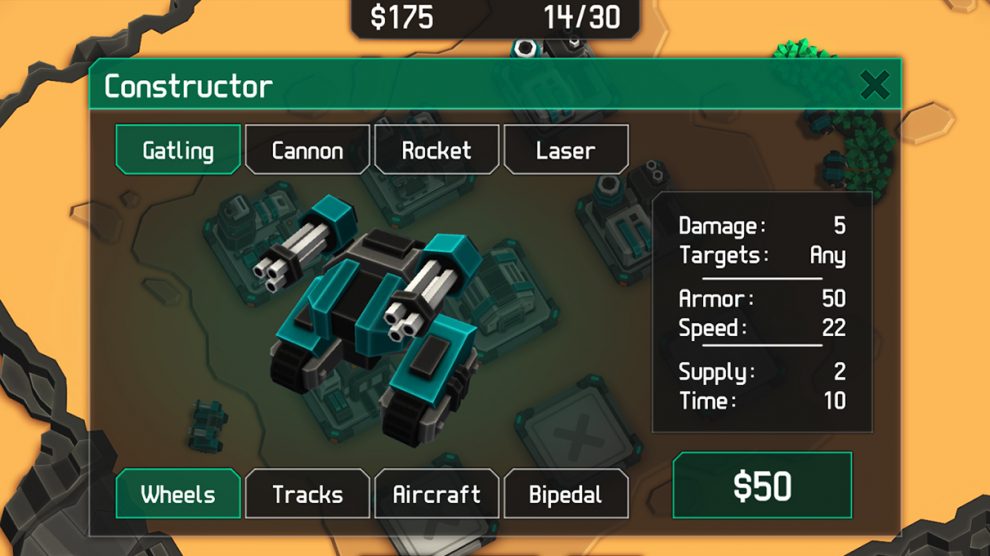Image resolution: width=990 pixels, height=556 pixels.
Task: Choose the Aircraft chassis
Action: (x=436, y=494)
